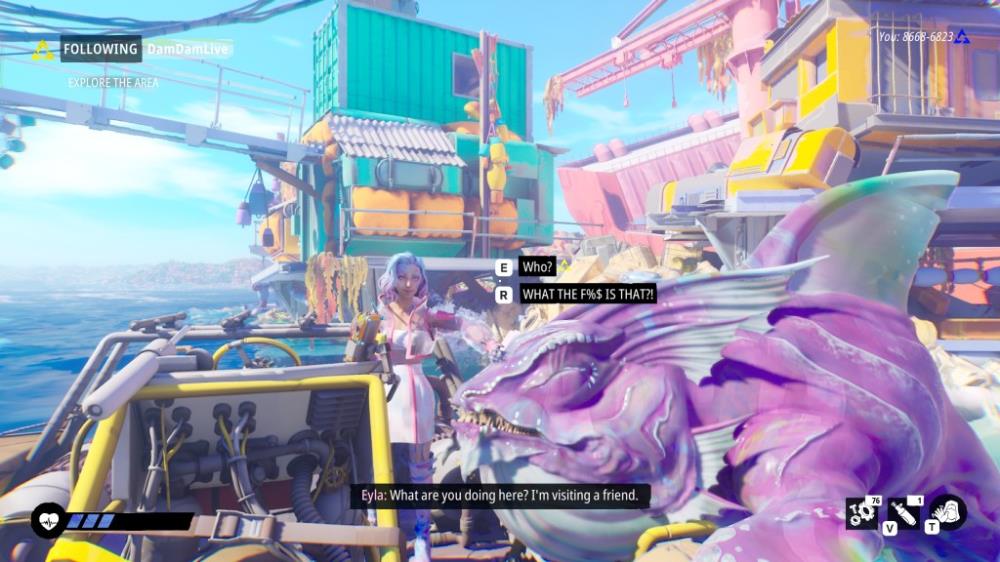This screenshot has height=562, width=1000.
Task: Select the "WHAT THE F%$ IS THAT?!" reply
Action: click(588, 294)
